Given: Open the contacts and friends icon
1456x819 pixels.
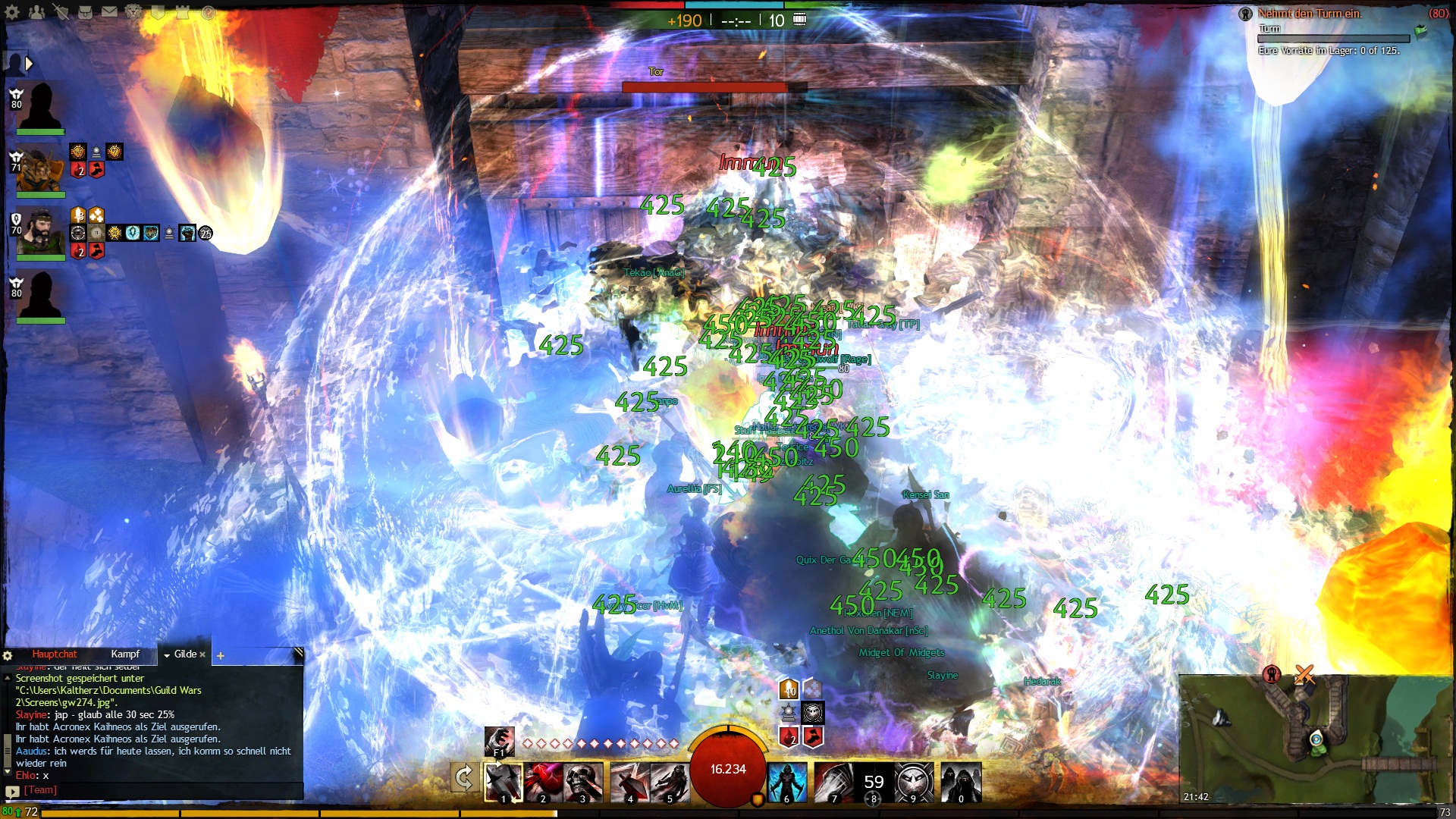Looking at the screenshot, I should click(36, 12).
